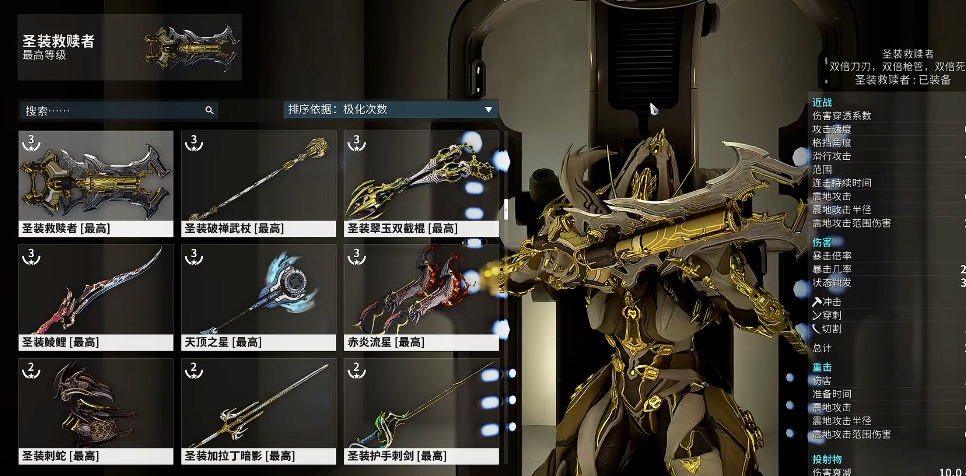This screenshot has width=966, height=476.
Task: Choose the 赤炎流星 weapon tile
Action: (x=421, y=296)
